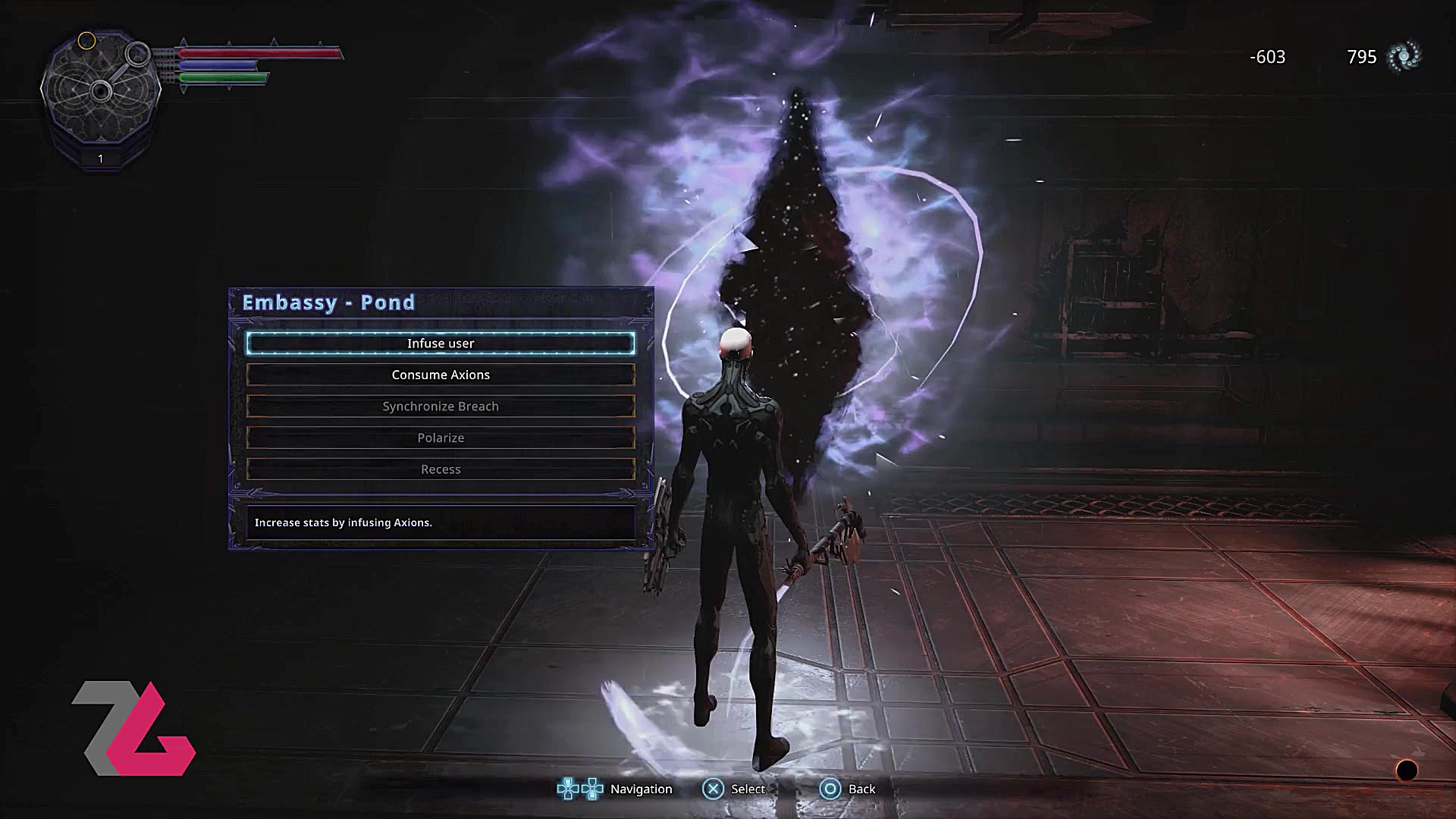Choose the Recess menu entry
Viewport: 1456px width, 819px height.
(441, 469)
